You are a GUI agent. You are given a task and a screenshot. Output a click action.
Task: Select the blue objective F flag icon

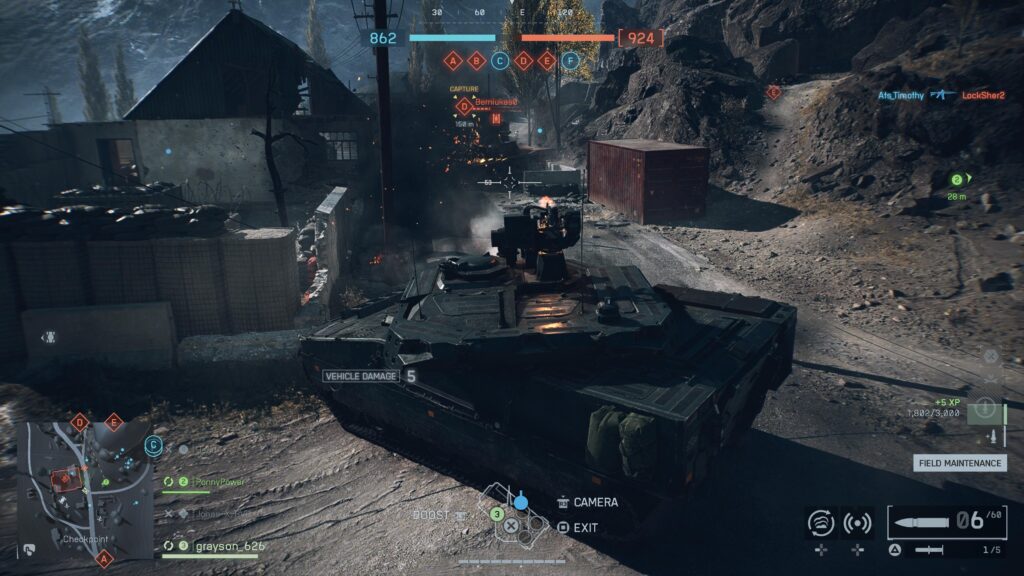(570, 60)
